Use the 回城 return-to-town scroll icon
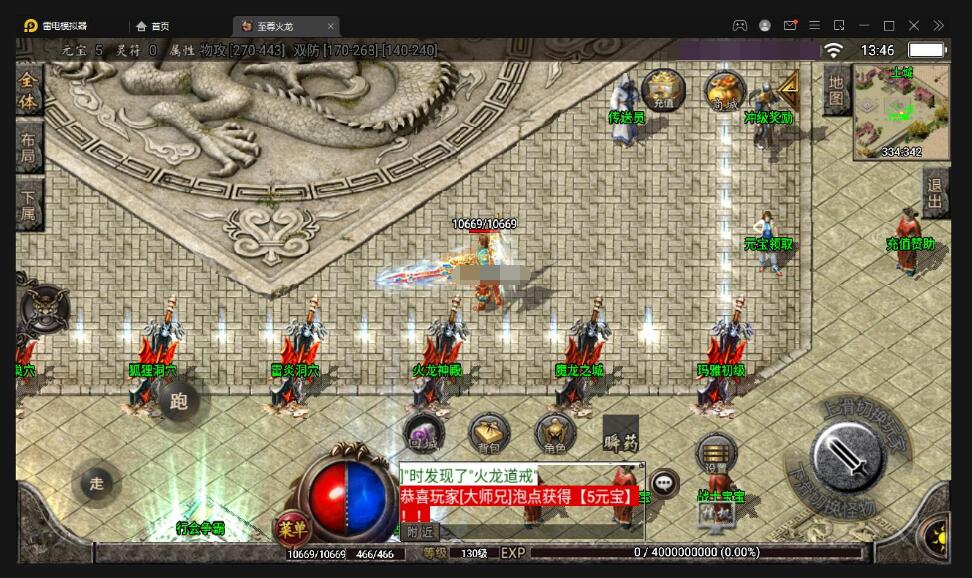Image resolution: width=972 pixels, height=578 pixels. click(424, 433)
